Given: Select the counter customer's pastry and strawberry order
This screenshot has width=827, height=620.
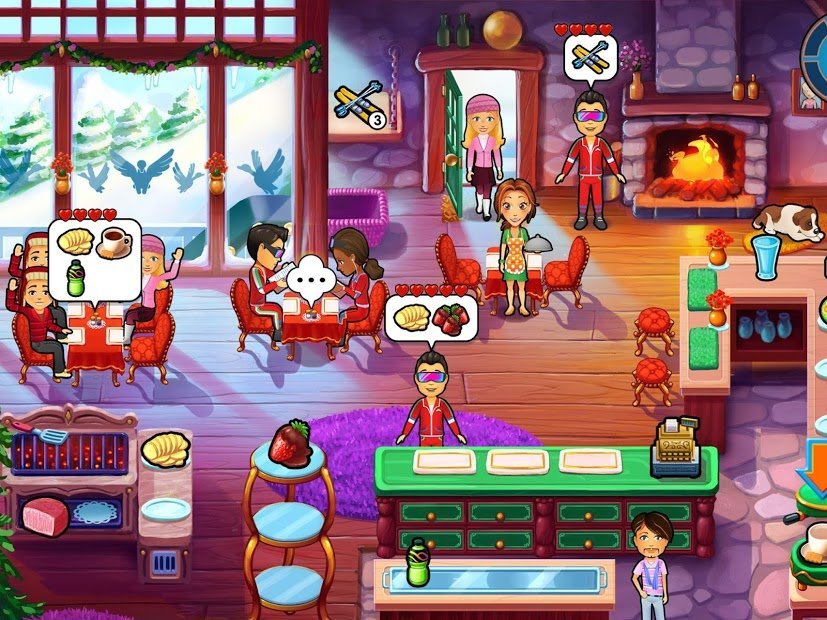Looking at the screenshot, I should [431, 317].
